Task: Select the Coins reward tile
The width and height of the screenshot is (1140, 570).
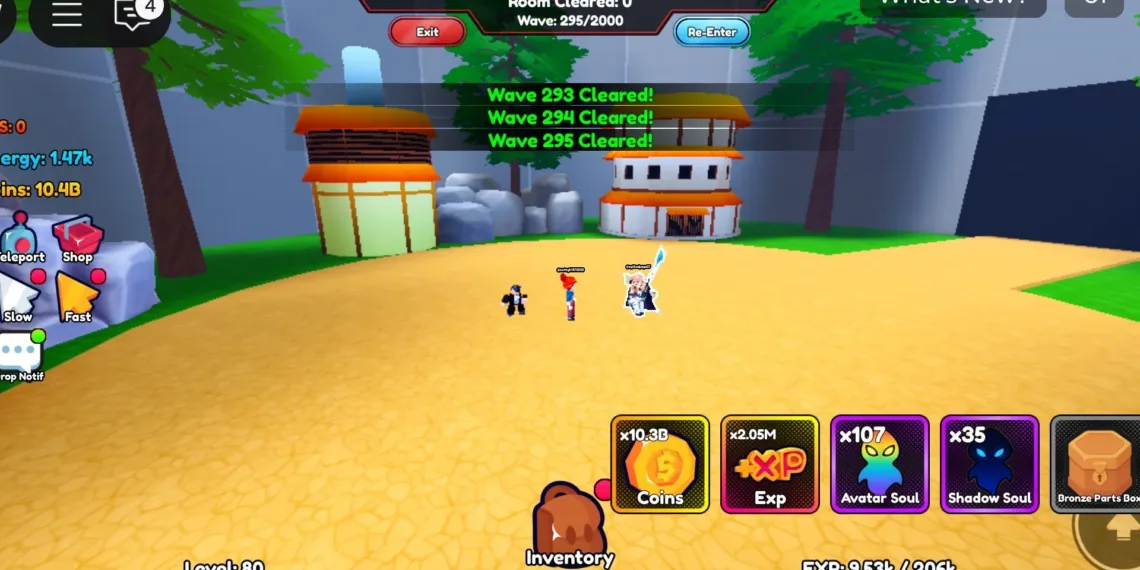Action: pos(660,464)
